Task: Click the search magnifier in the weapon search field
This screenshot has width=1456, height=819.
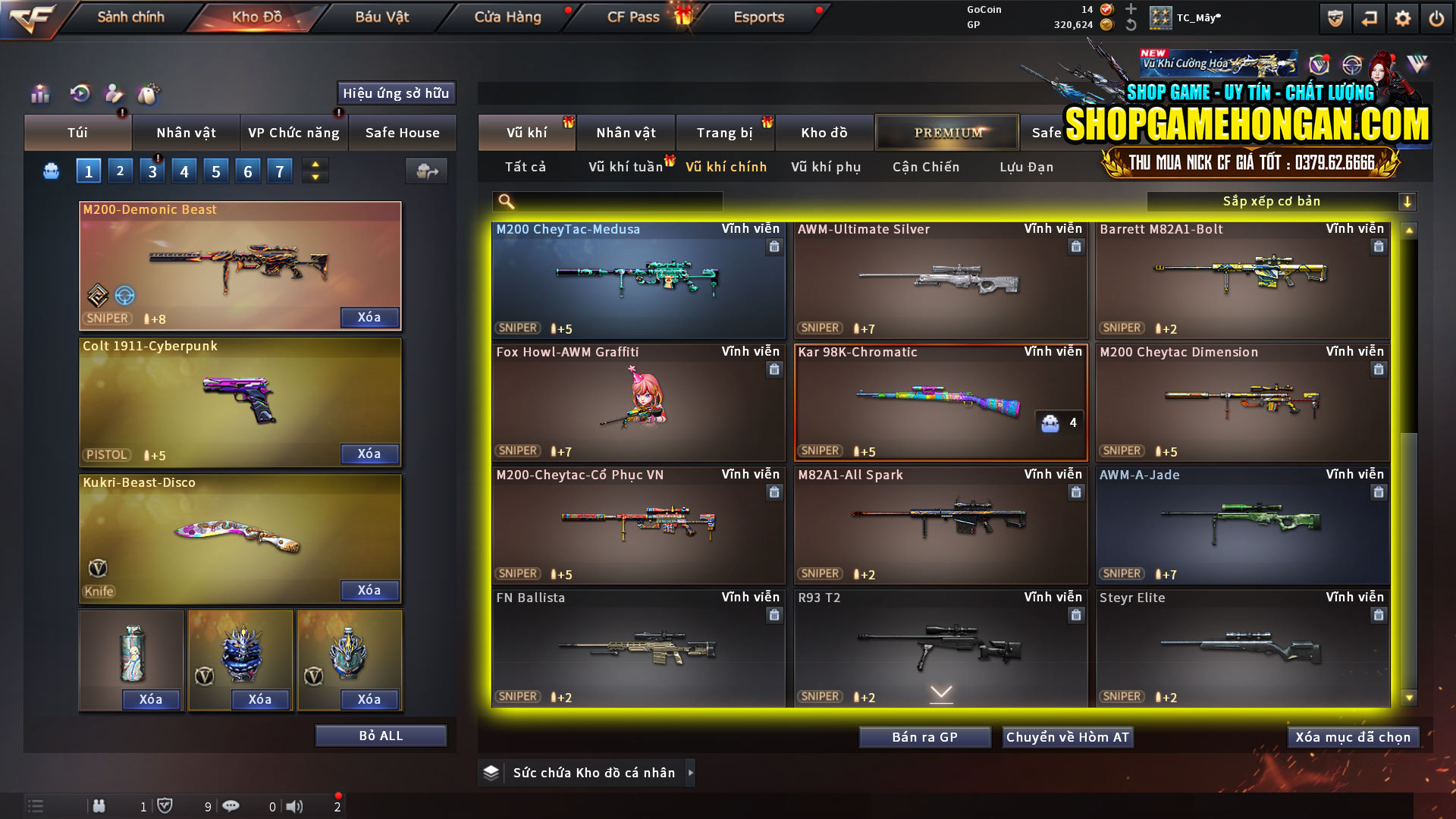Action: point(504,201)
